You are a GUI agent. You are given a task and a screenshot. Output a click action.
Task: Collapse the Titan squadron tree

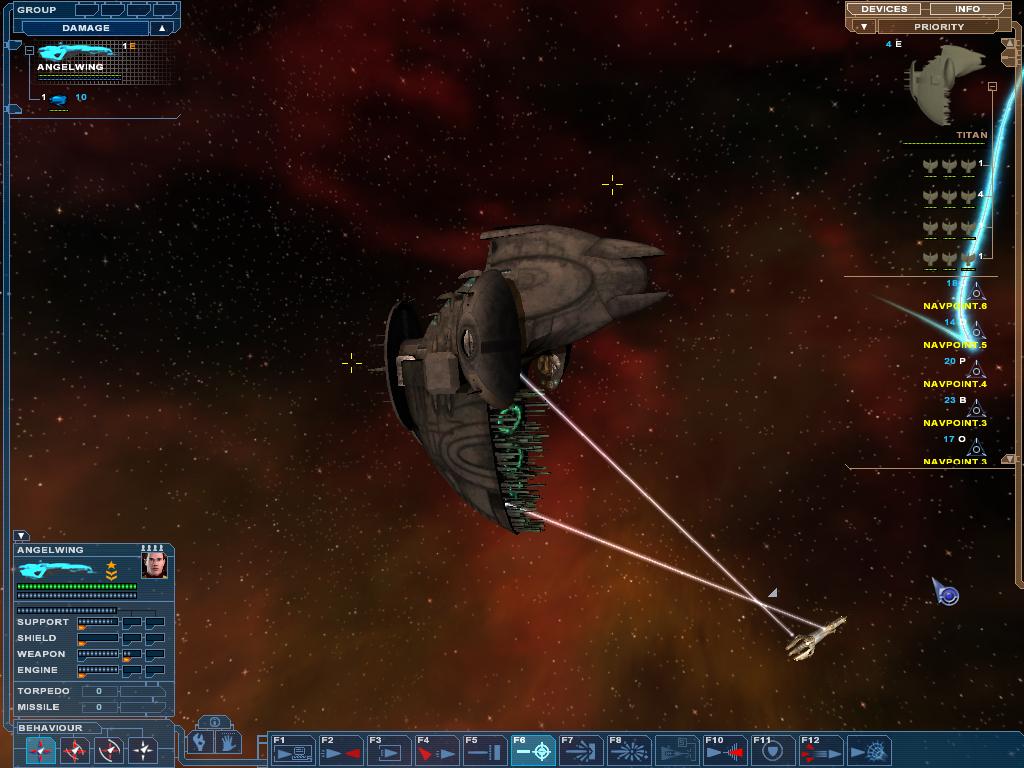point(992,87)
